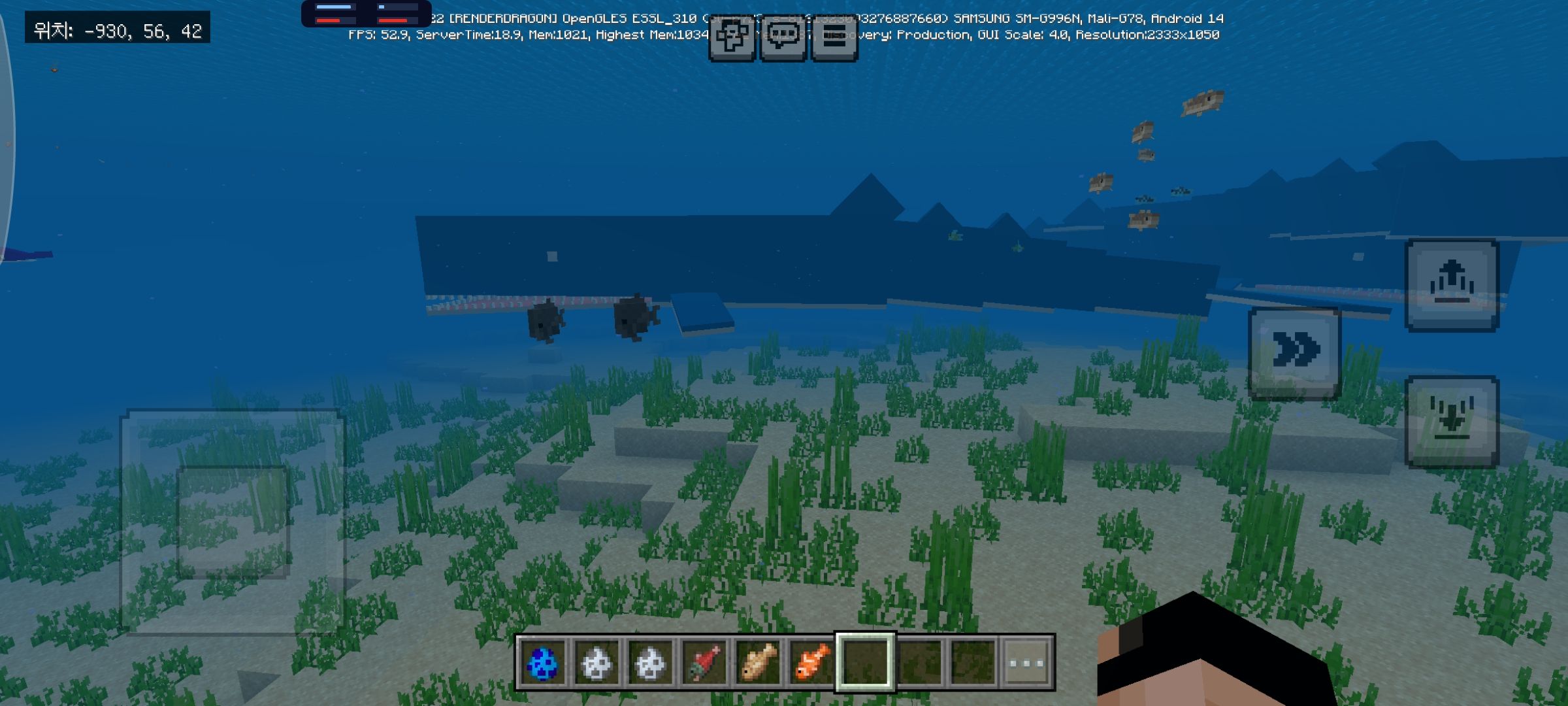Tap the movement joystick pad
Viewport: 1568px width, 706px height.
click(233, 522)
